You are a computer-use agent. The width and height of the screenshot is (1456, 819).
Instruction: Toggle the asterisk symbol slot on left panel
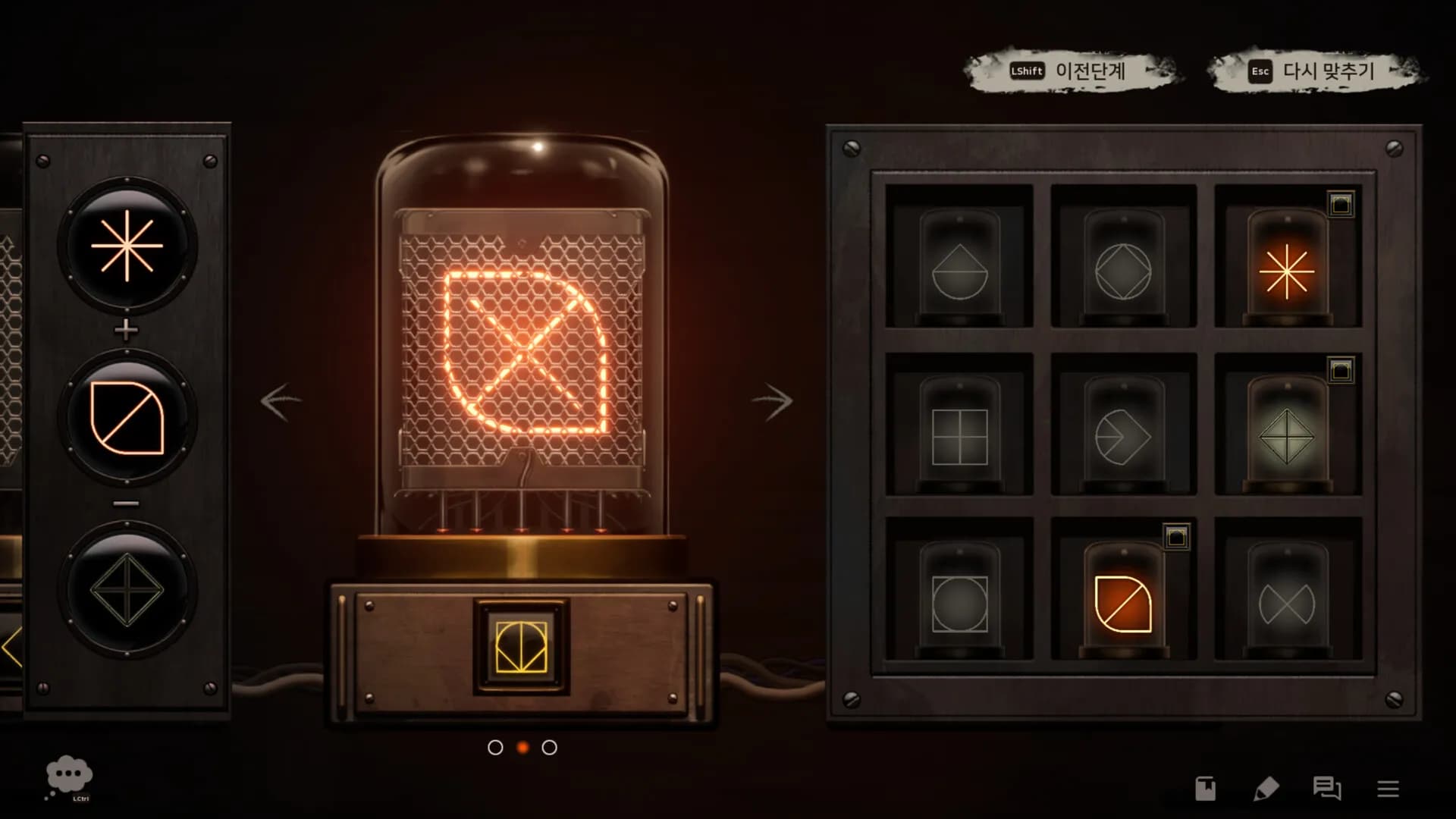pyautogui.click(x=127, y=246)
